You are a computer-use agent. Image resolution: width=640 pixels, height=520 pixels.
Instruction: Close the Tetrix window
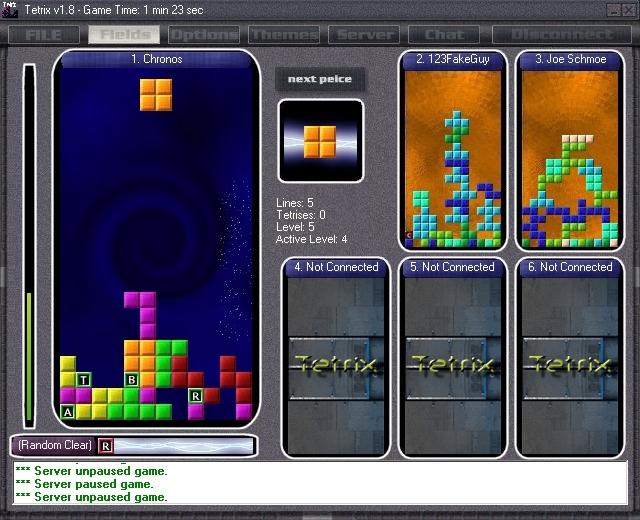[x=628, y=9]
